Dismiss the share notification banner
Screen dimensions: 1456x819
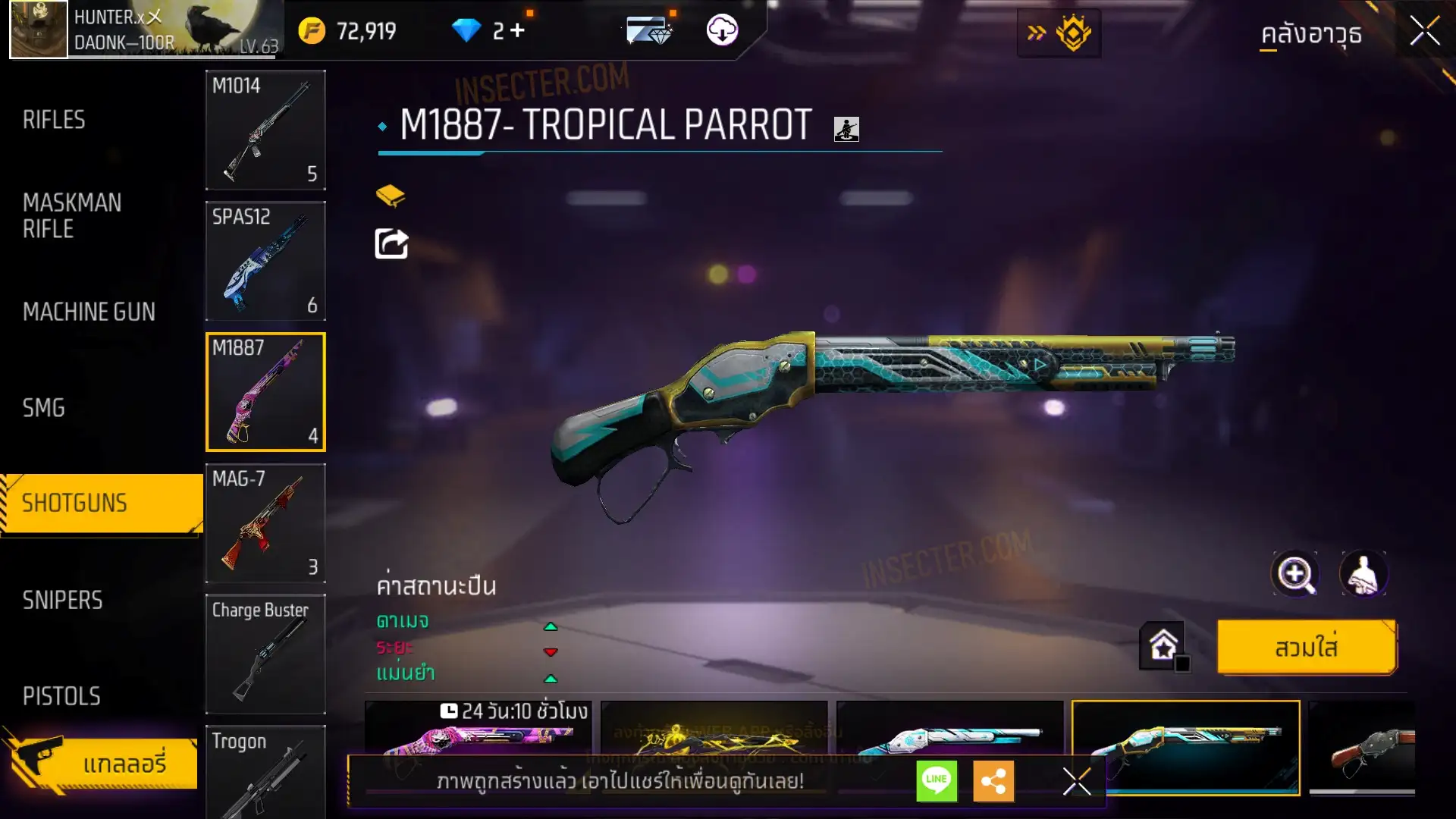[1076, 781]
